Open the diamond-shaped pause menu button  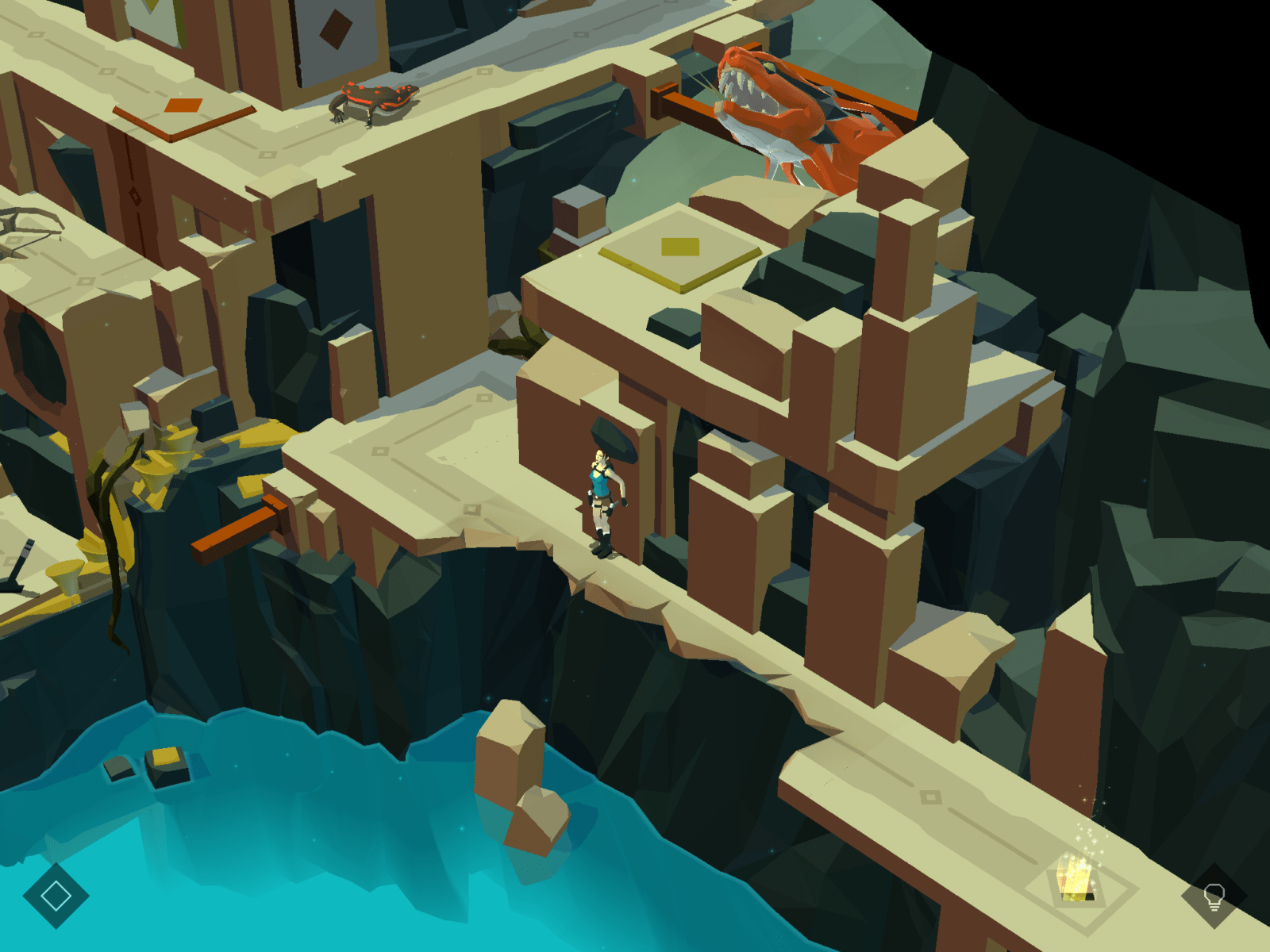pos(56,896)
